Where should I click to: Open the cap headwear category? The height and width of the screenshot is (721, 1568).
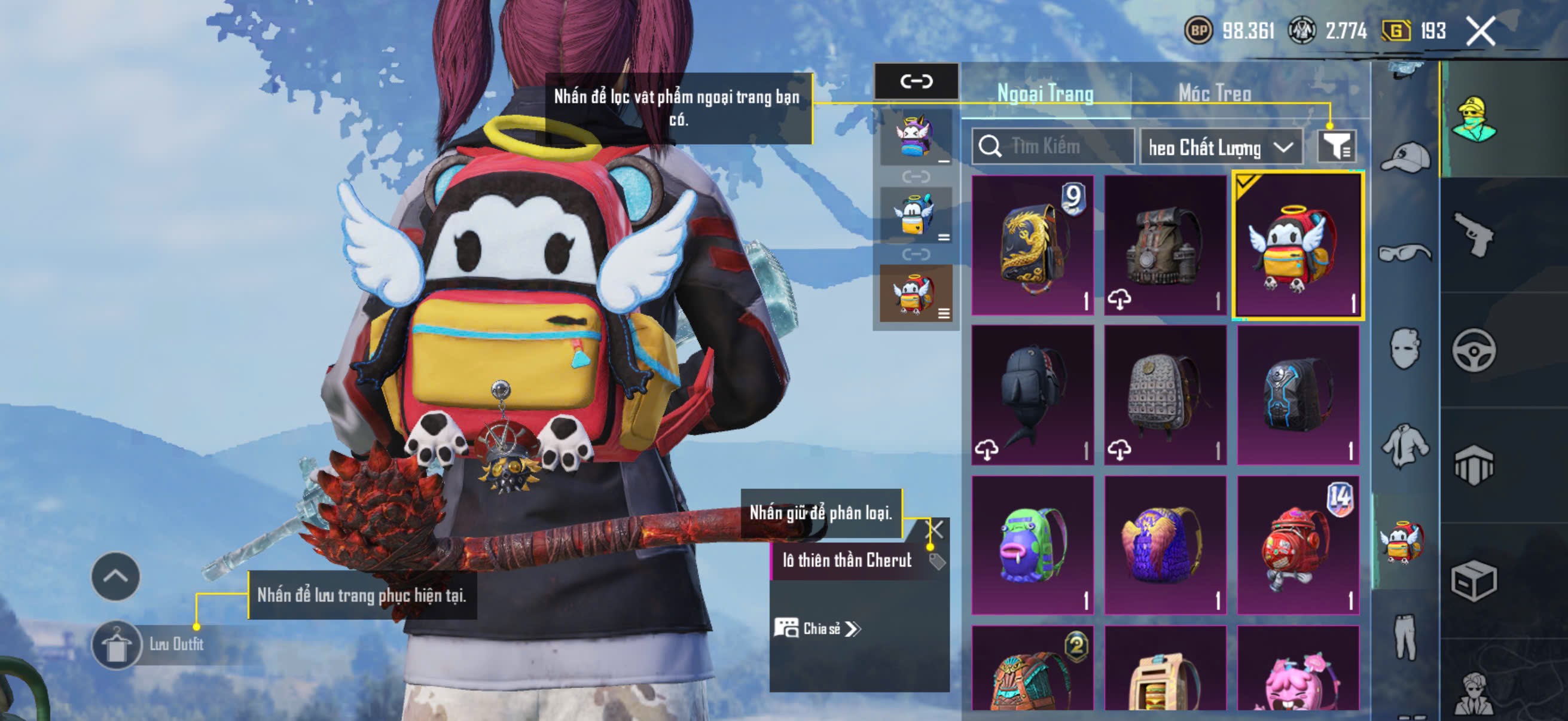pyautogui.click(x=1405, y=158)
